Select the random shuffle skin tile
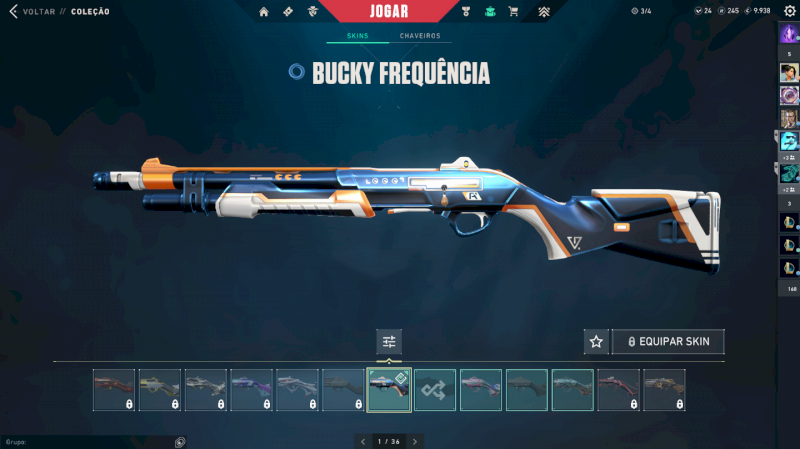Screen dimensions: 800x449 [x=435, y=390]
